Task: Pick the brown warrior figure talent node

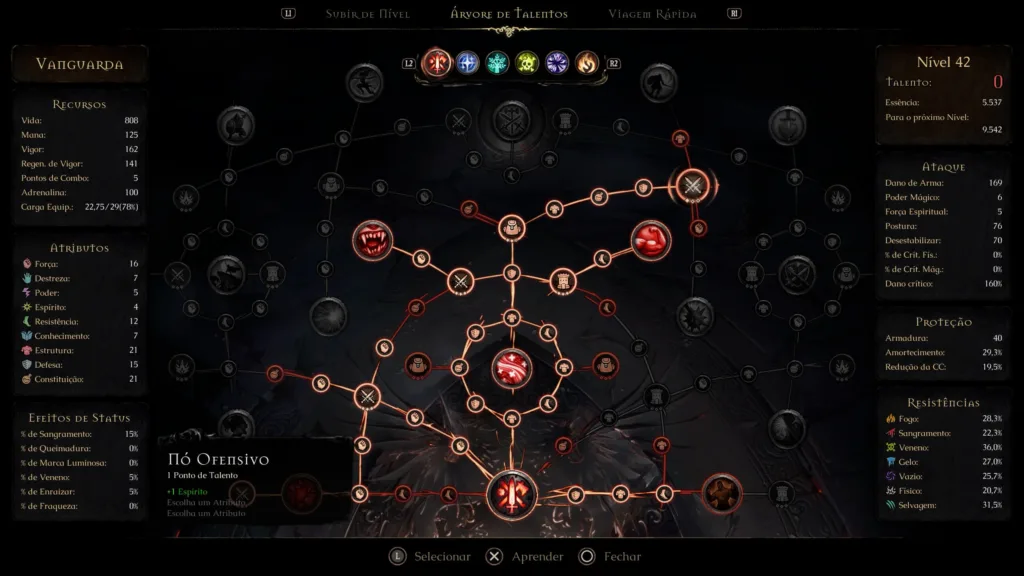Action: click(720, 493)
